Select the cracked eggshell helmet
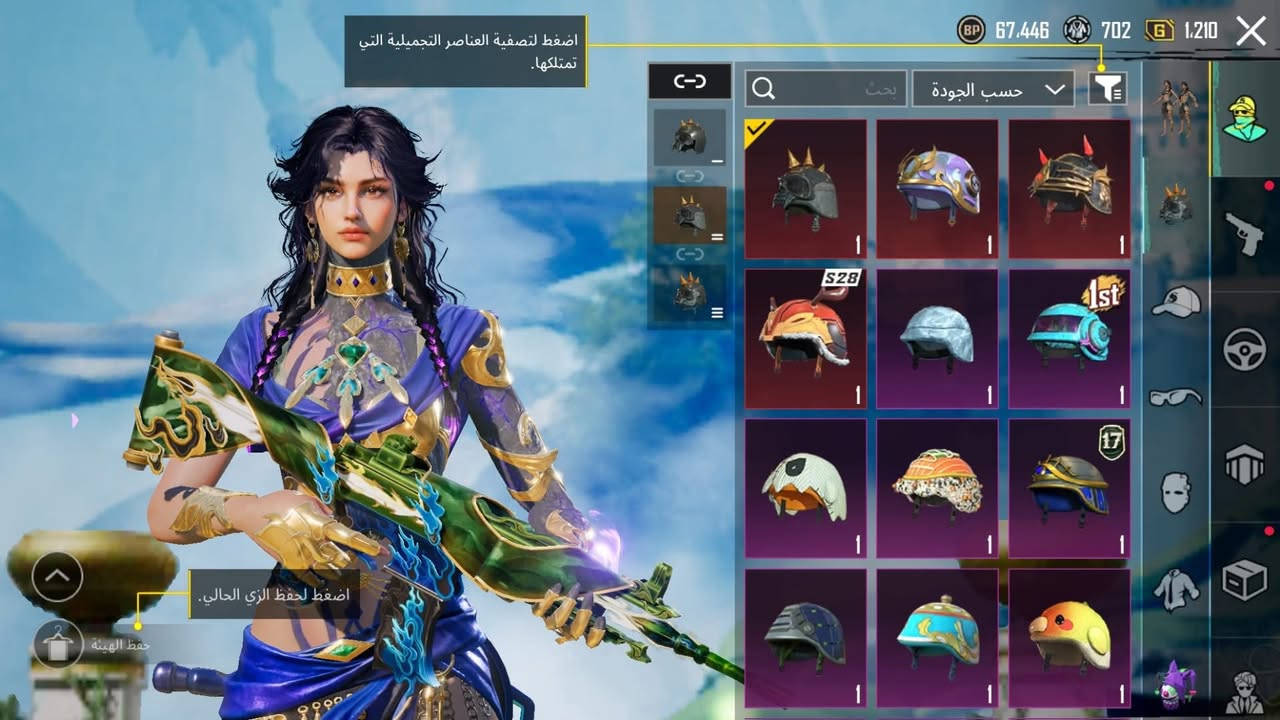 [x=805, y=488]
